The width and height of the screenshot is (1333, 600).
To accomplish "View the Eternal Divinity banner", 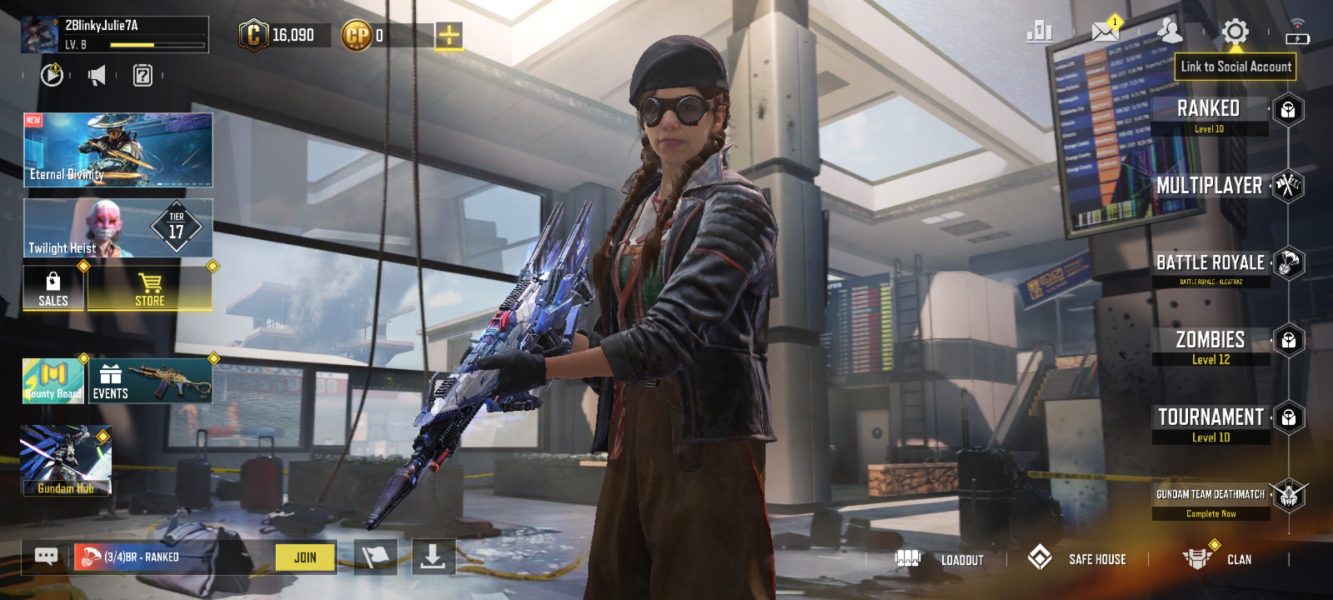I will click(x=118, y=150).
